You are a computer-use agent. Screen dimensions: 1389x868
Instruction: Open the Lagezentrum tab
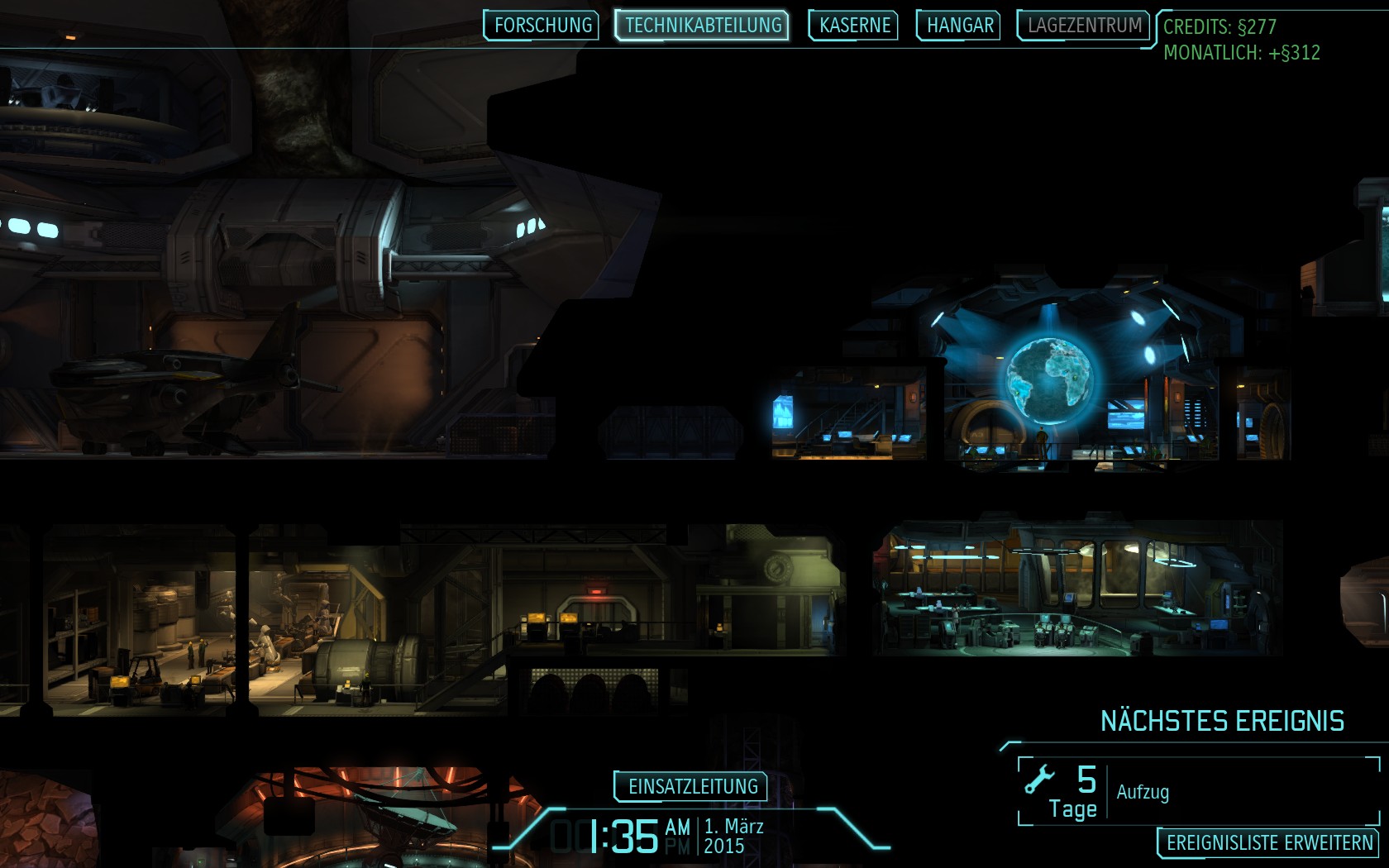[1084, 26]
